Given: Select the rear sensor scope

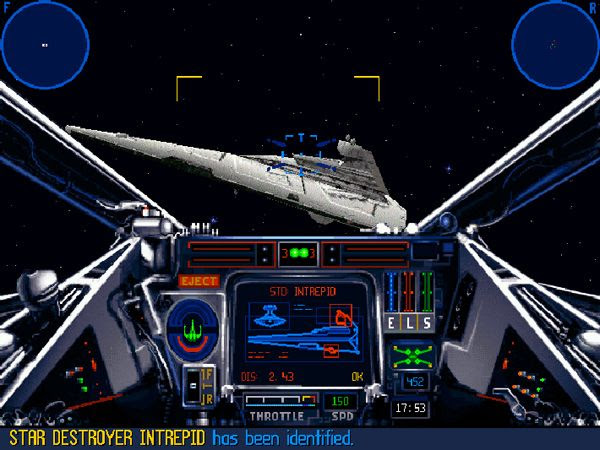Looking at the screenshot, I should 554,44.
